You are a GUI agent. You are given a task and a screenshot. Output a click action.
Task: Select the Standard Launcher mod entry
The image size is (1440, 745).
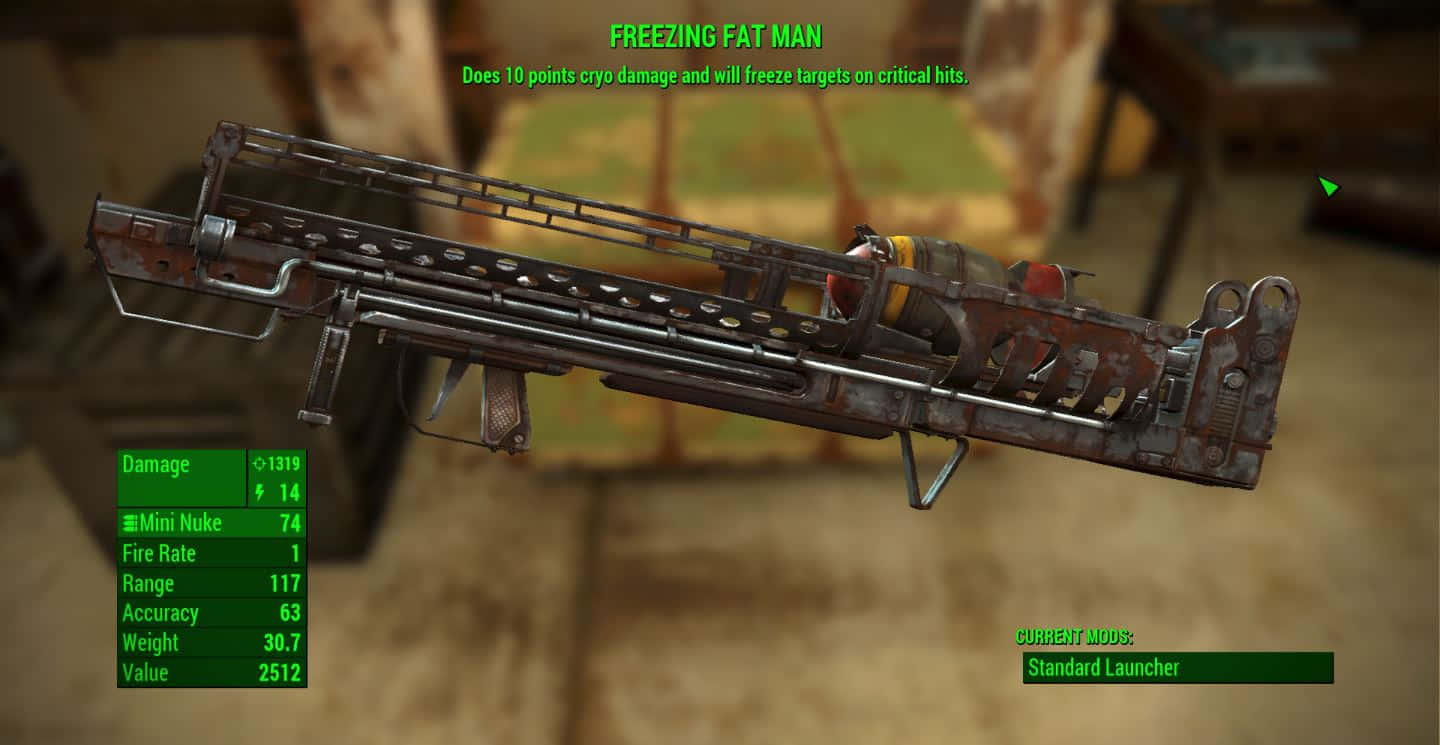pyautogui.click(x=1177, y=668)
